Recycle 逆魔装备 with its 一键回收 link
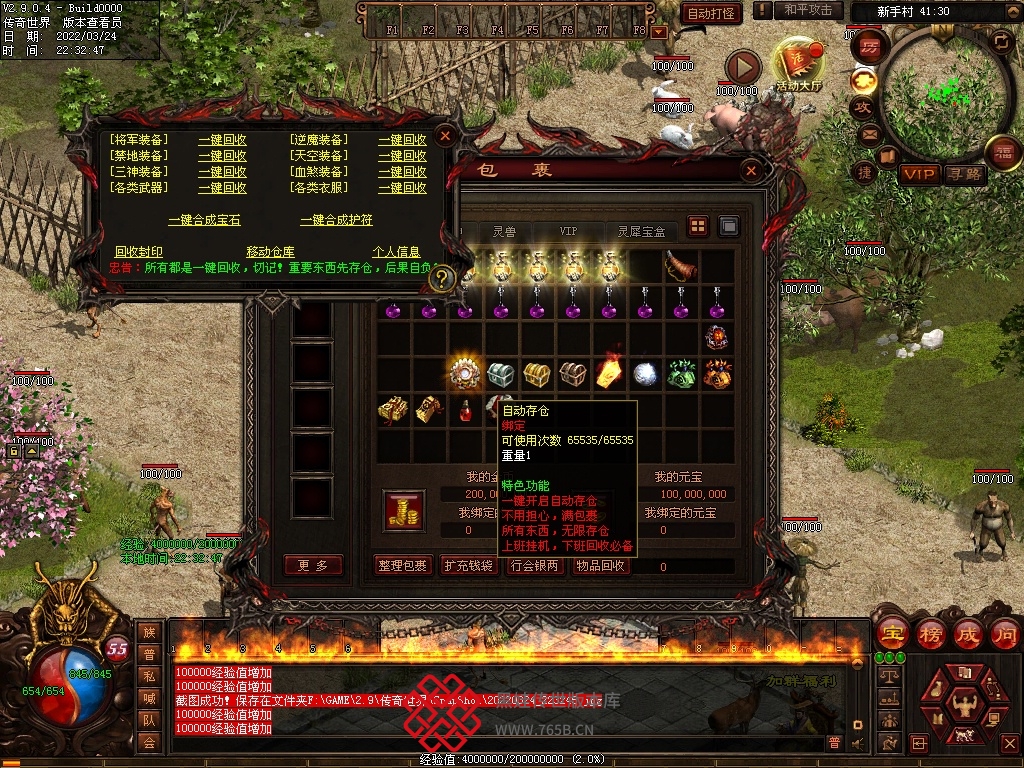The height and width of the screenshot is (768, 1024). tap(402, 140)
